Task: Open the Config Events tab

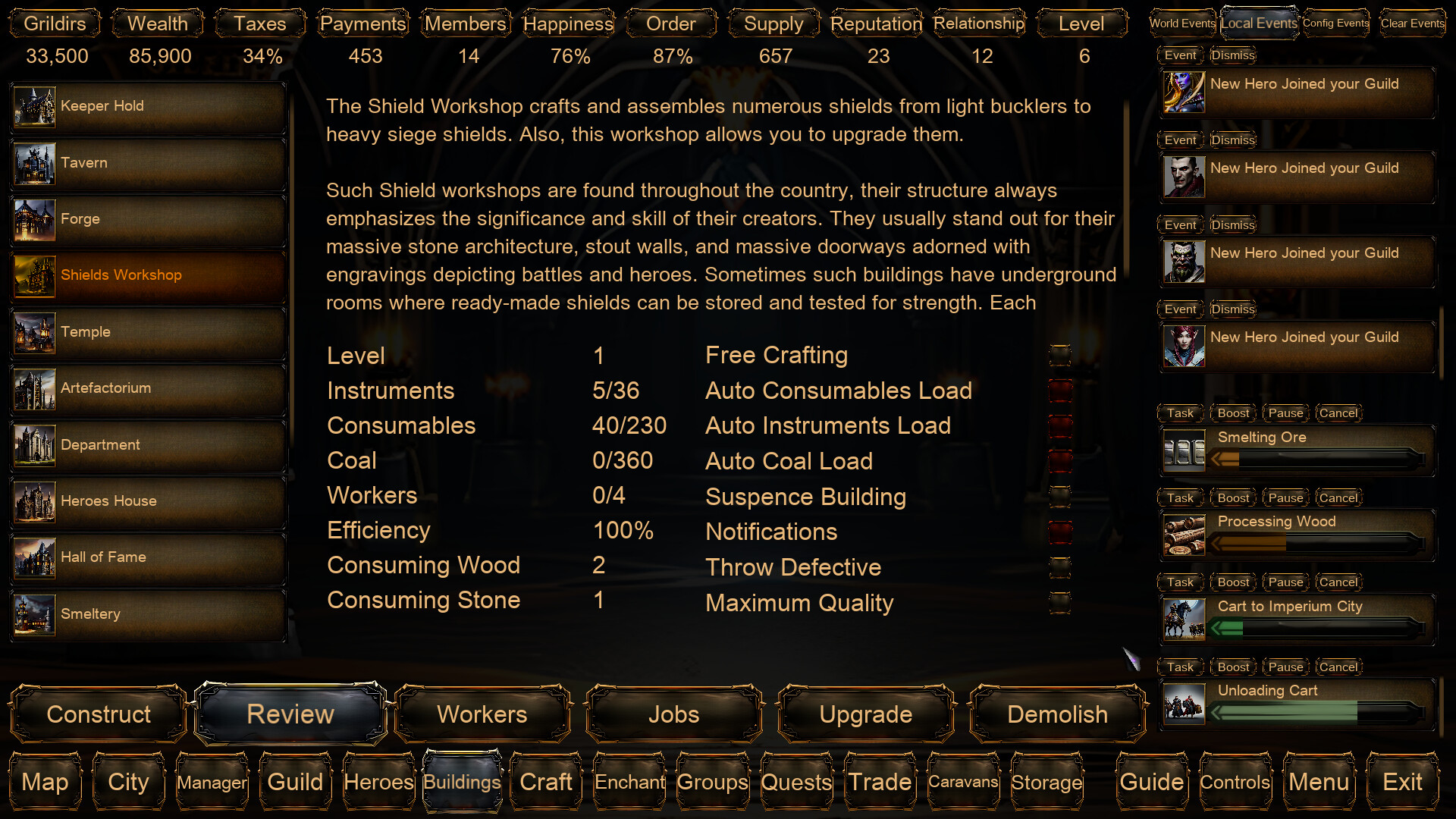Action: 1335,24
